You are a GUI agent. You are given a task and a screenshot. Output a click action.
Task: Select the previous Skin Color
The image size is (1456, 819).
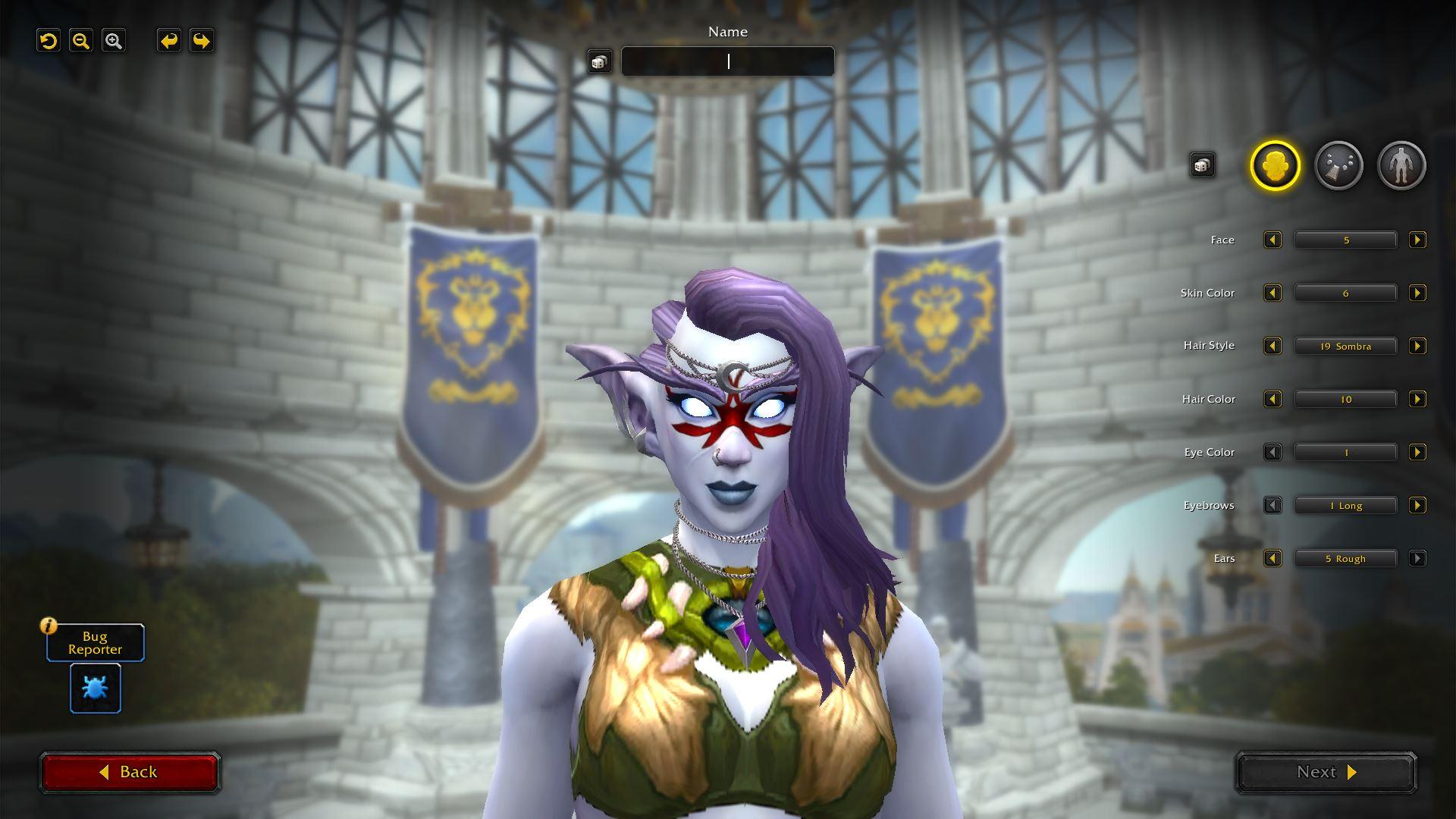point(1272,293)
